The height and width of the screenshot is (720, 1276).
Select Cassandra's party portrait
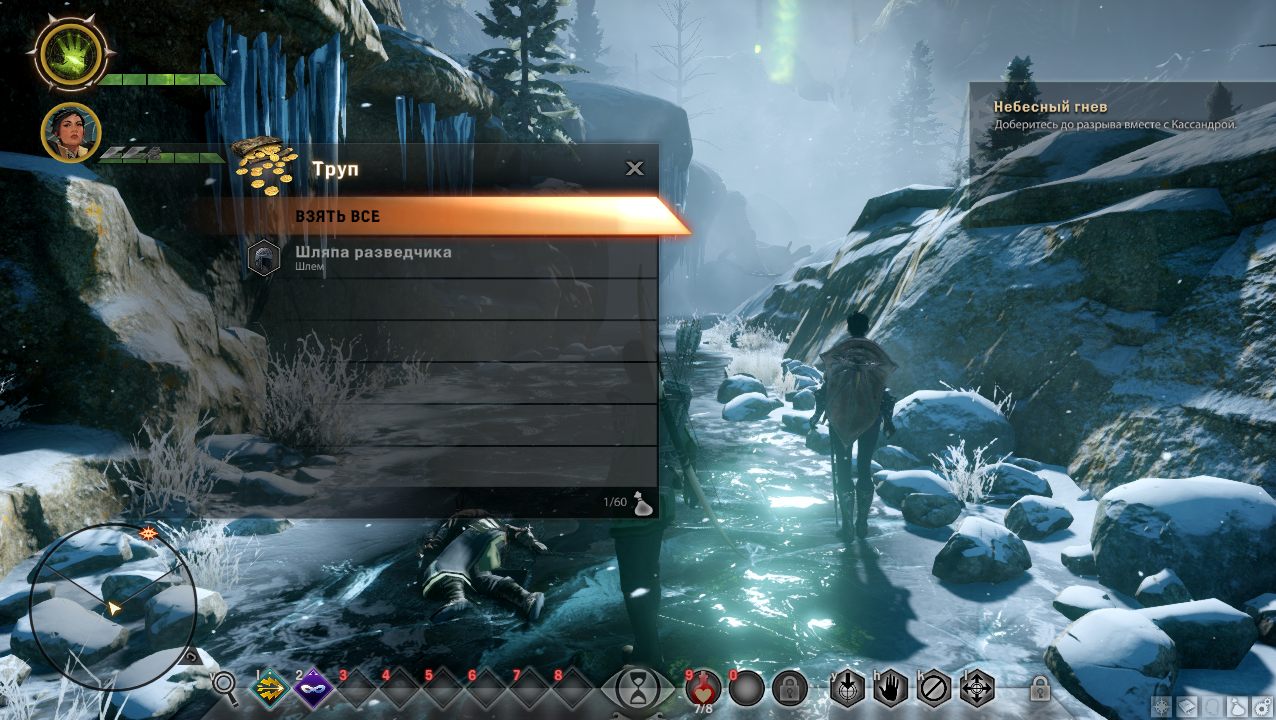pyautogui.click(x=70, y=132)
